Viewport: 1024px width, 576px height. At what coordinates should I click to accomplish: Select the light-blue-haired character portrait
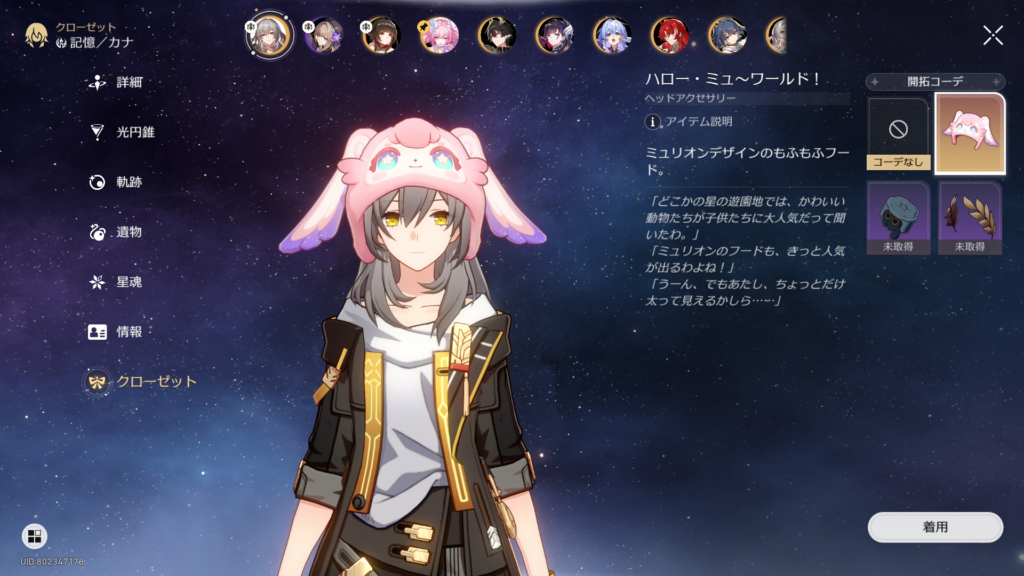[611, 35]
